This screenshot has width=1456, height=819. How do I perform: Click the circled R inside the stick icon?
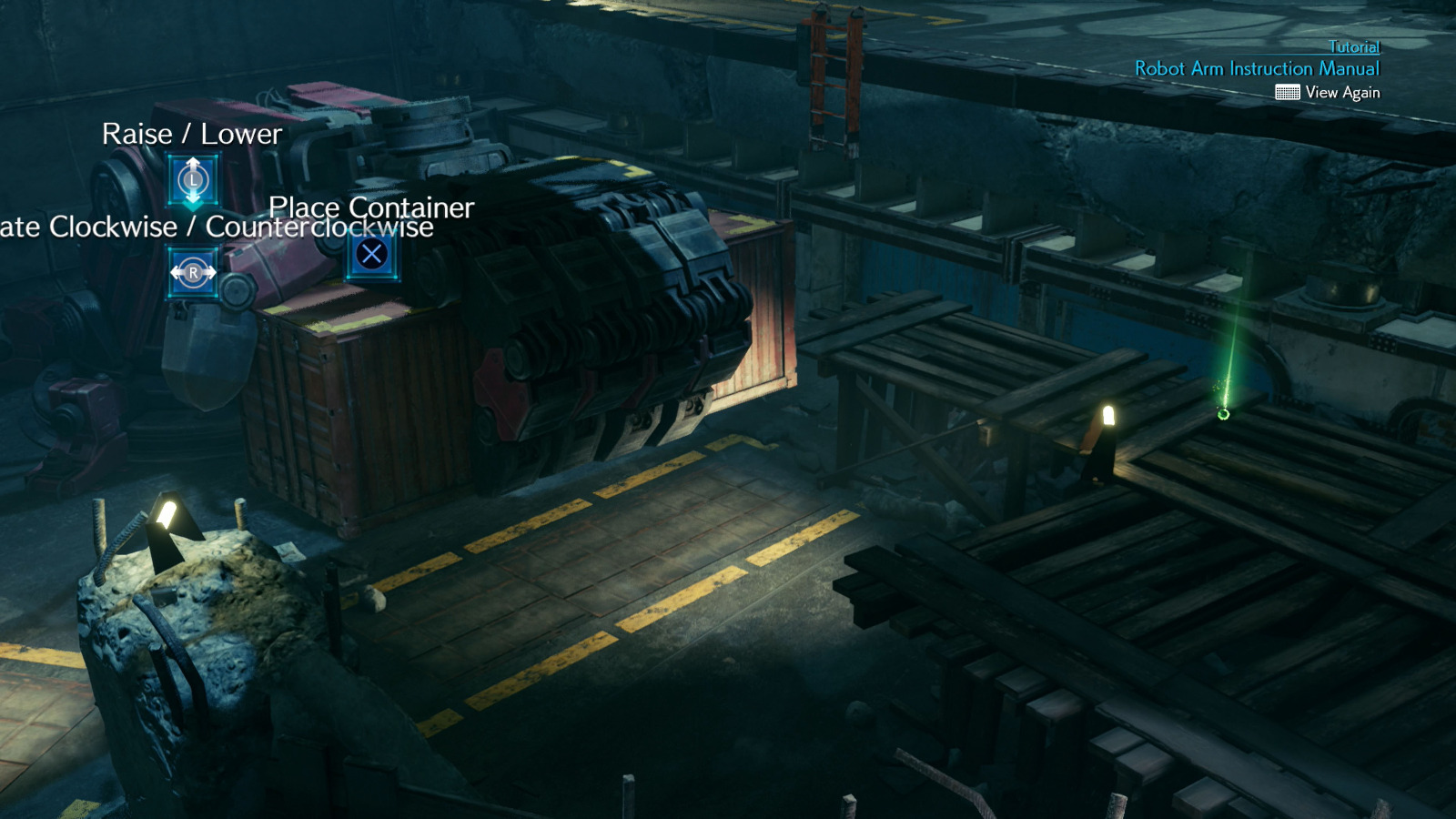click(x=193, y=271)
